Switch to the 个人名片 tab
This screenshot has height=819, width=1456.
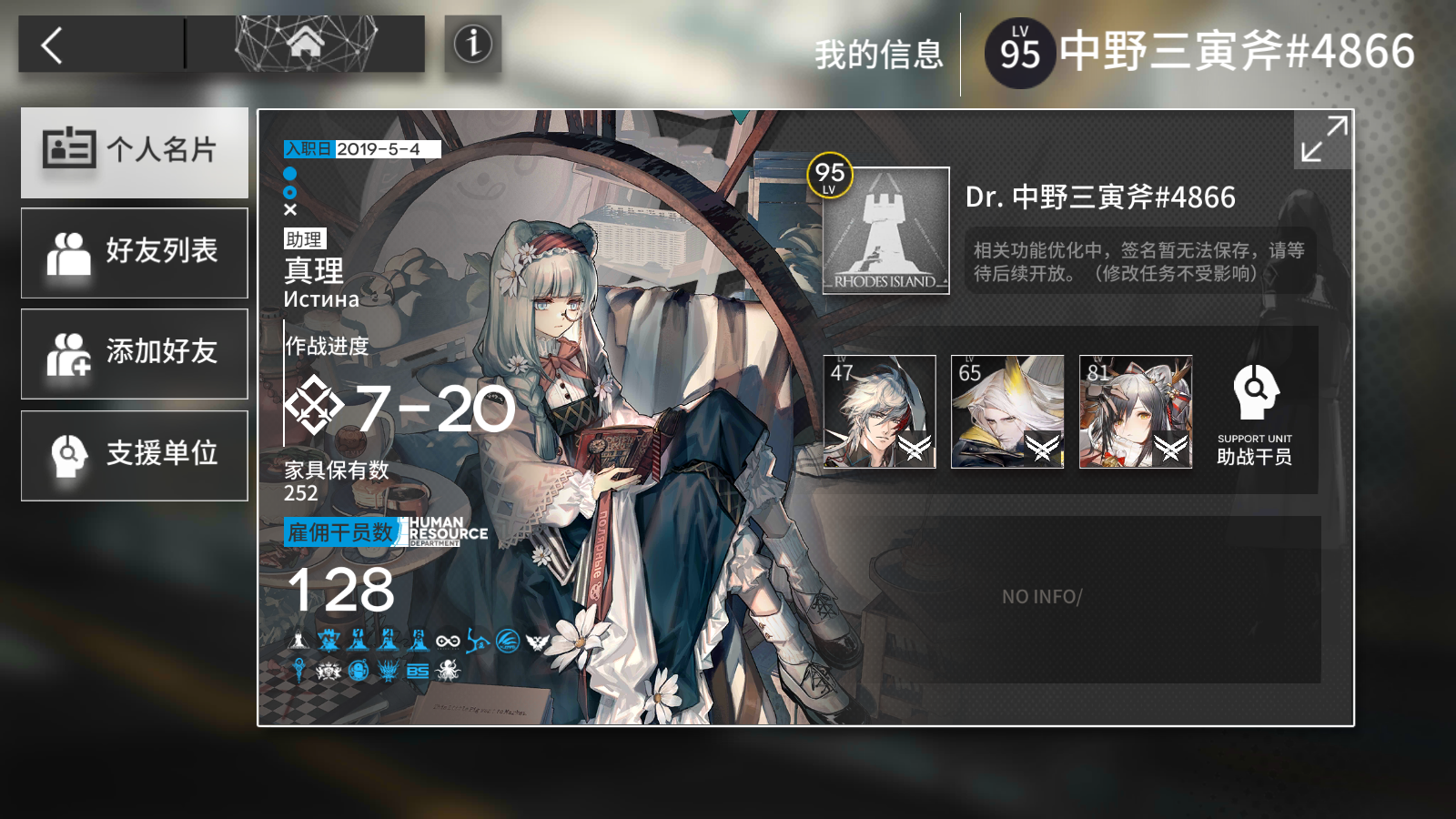pyautogui.click(x=134, y=152)
